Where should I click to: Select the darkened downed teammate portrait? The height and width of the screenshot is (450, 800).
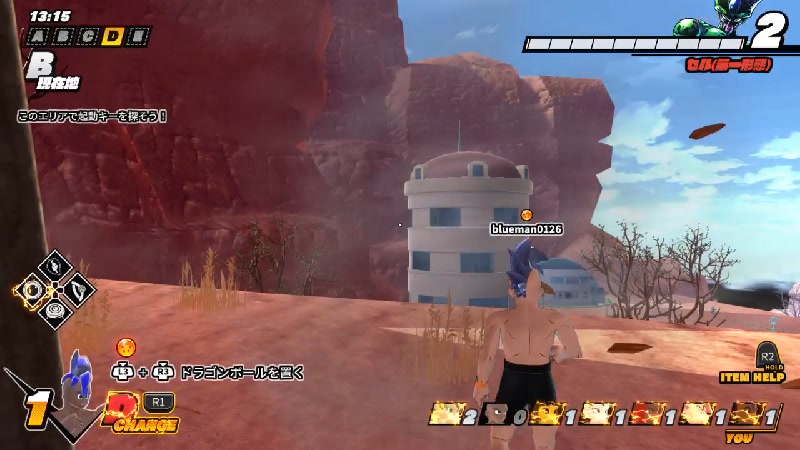click(493, 414)
